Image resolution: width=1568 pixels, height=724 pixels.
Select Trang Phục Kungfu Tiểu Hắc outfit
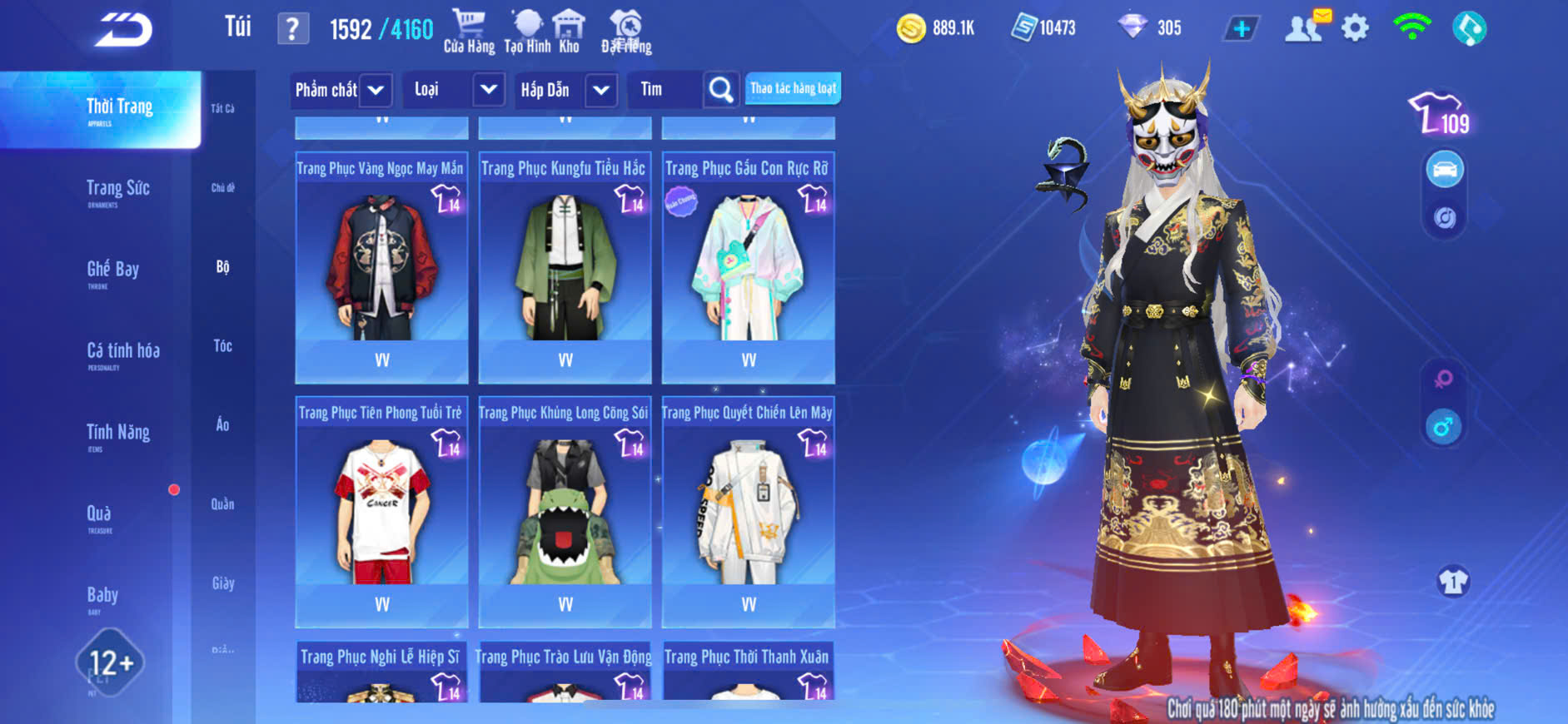coord(565,266)
